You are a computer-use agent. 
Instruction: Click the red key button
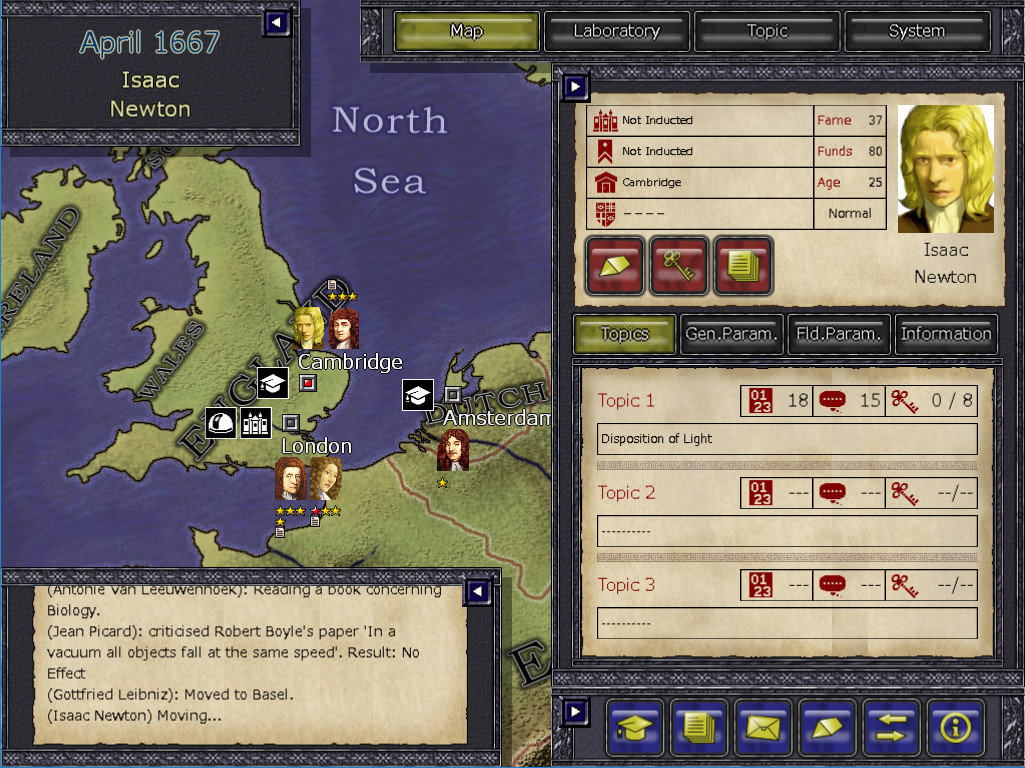tap(679, 266)
